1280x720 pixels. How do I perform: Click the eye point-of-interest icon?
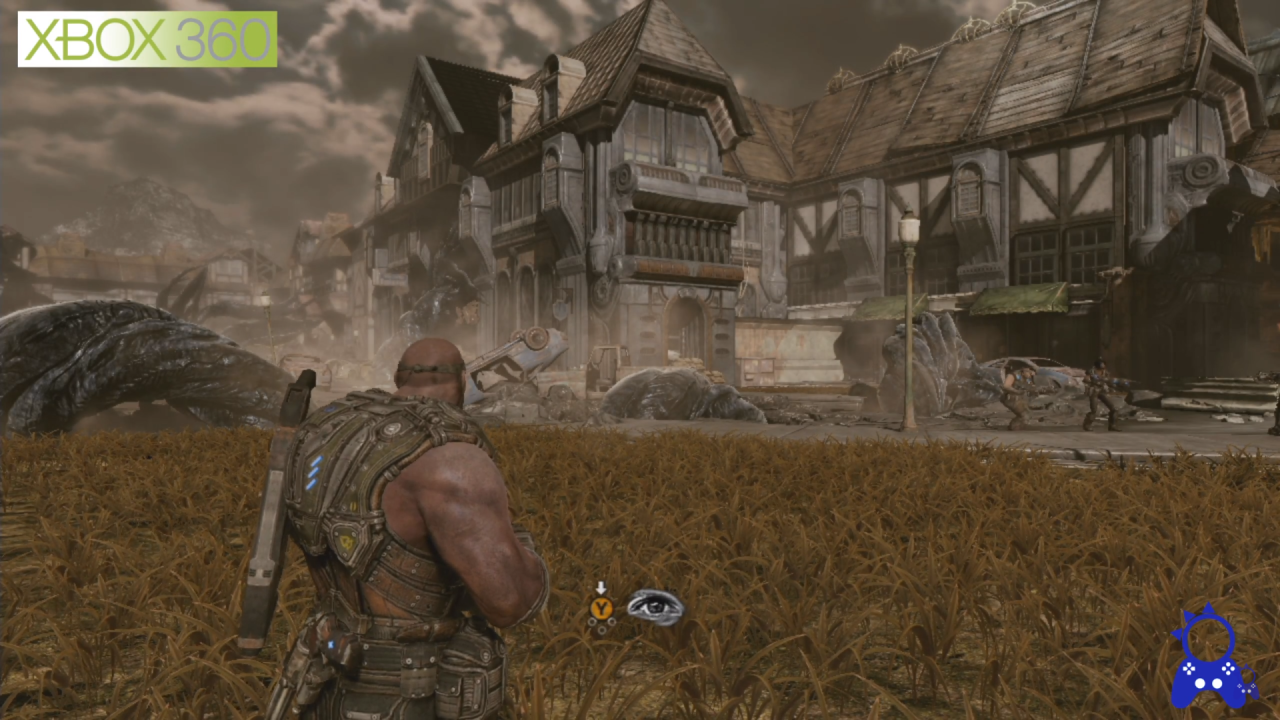click(655, 606)
